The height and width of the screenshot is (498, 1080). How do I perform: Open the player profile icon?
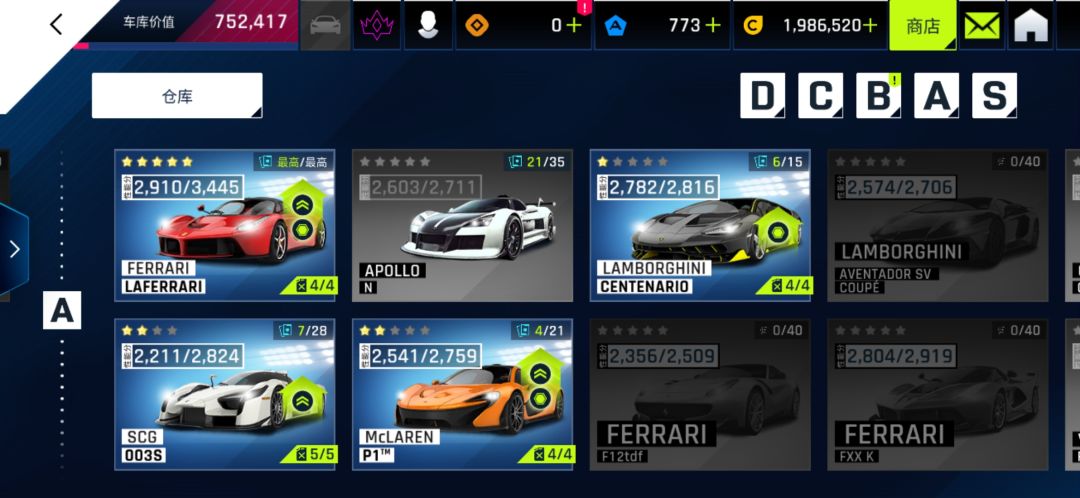coord(428,26)
